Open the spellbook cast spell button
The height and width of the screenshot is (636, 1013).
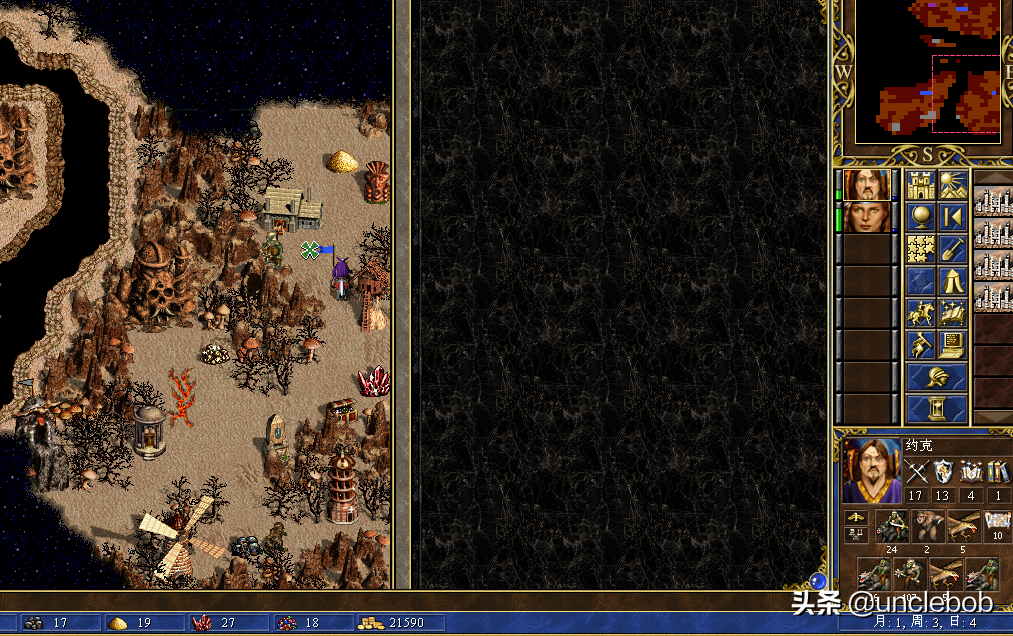pyautogui.click(x=952, y=313)
